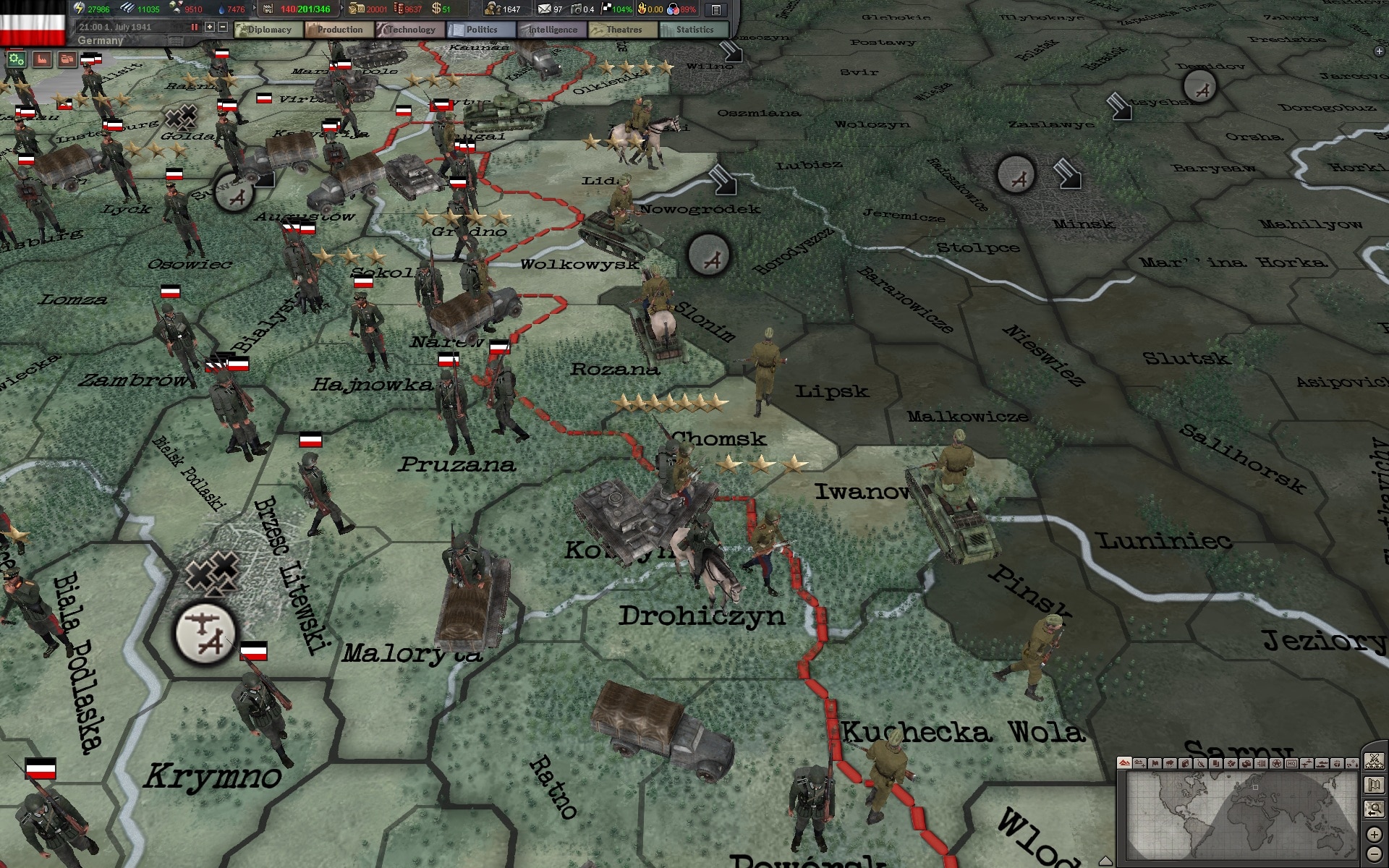Switch to the air units mapmode icon
This screenshot has width=1389, height=868.
1307,764
